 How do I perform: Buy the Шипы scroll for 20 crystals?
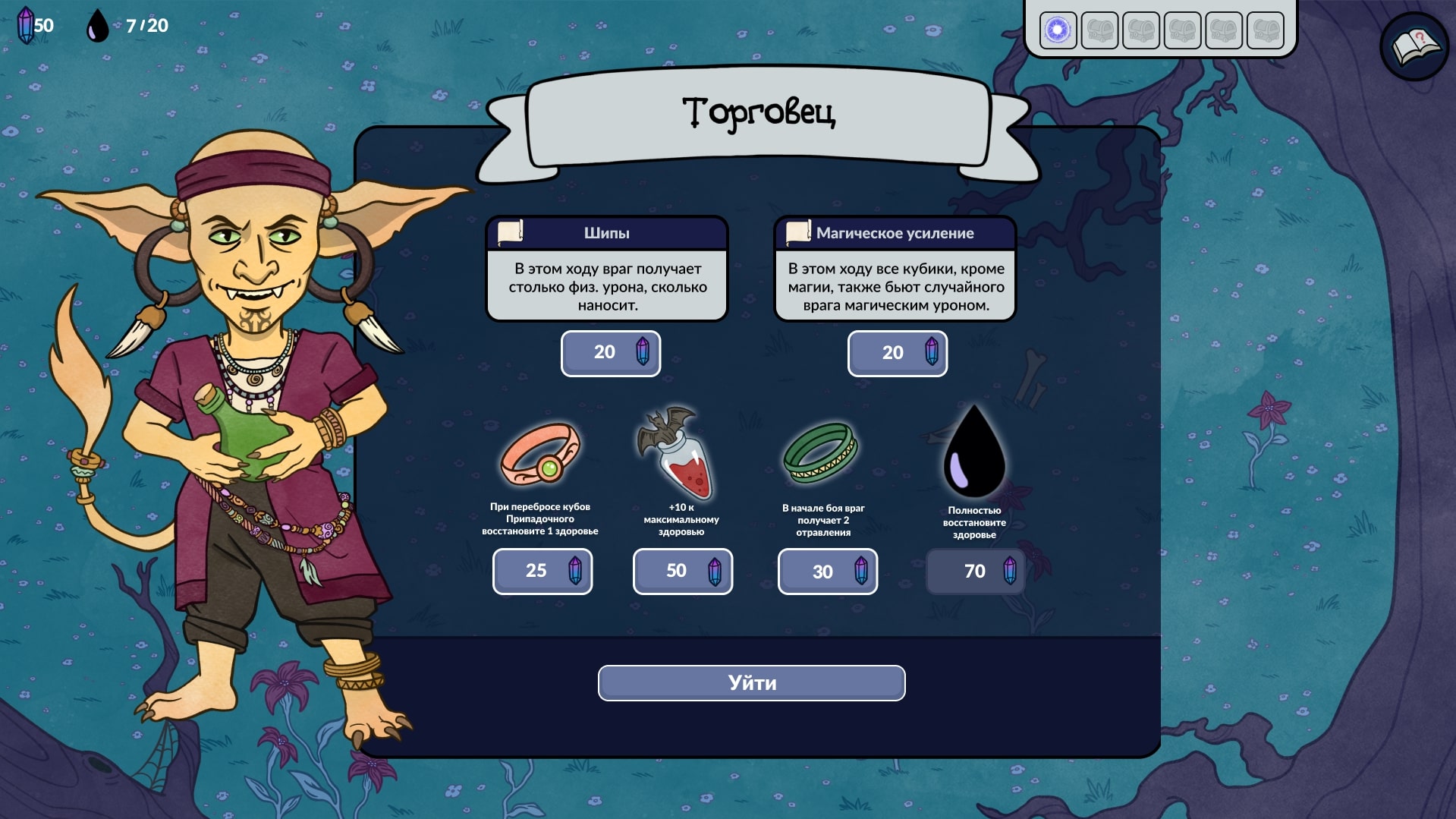click(x=611, y=353)
